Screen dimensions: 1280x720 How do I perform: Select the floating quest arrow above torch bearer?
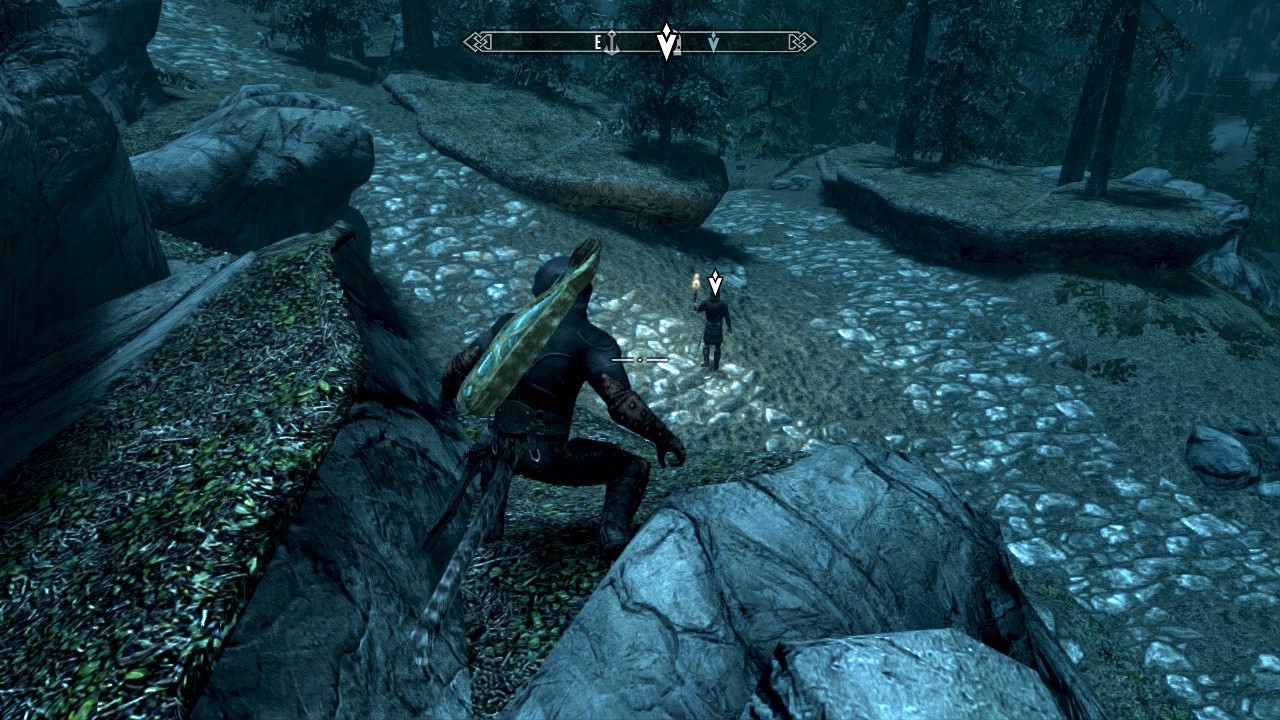click(715, 283)
